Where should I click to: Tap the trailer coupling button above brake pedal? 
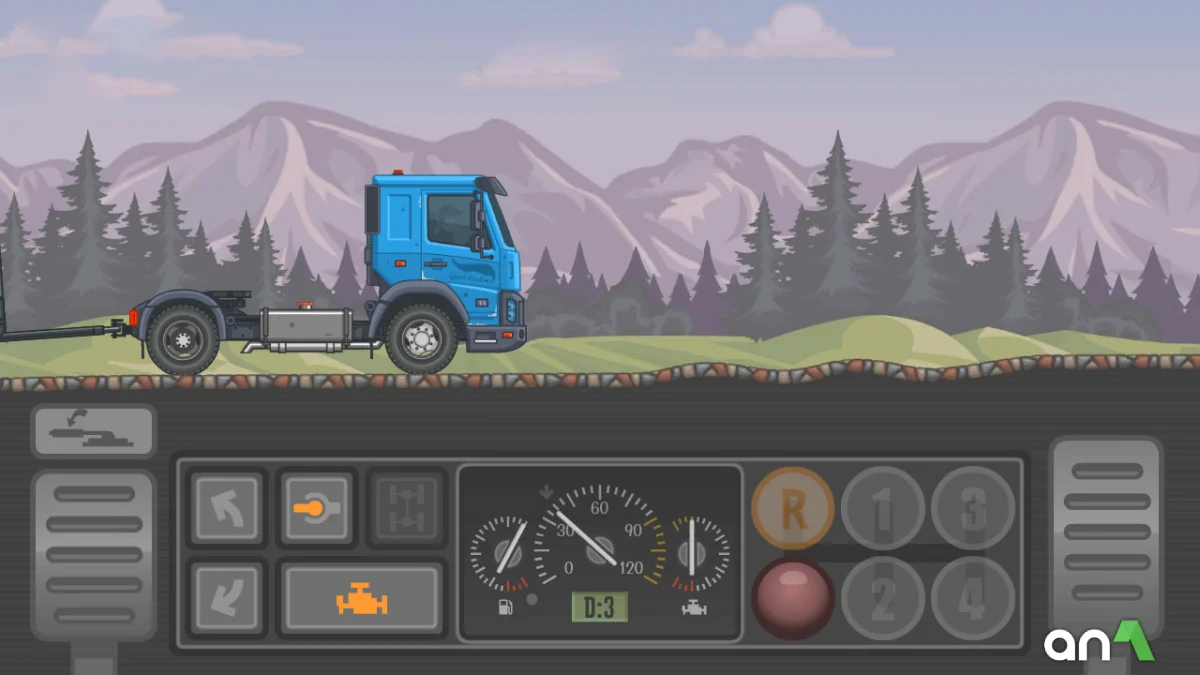coord(93,431)
